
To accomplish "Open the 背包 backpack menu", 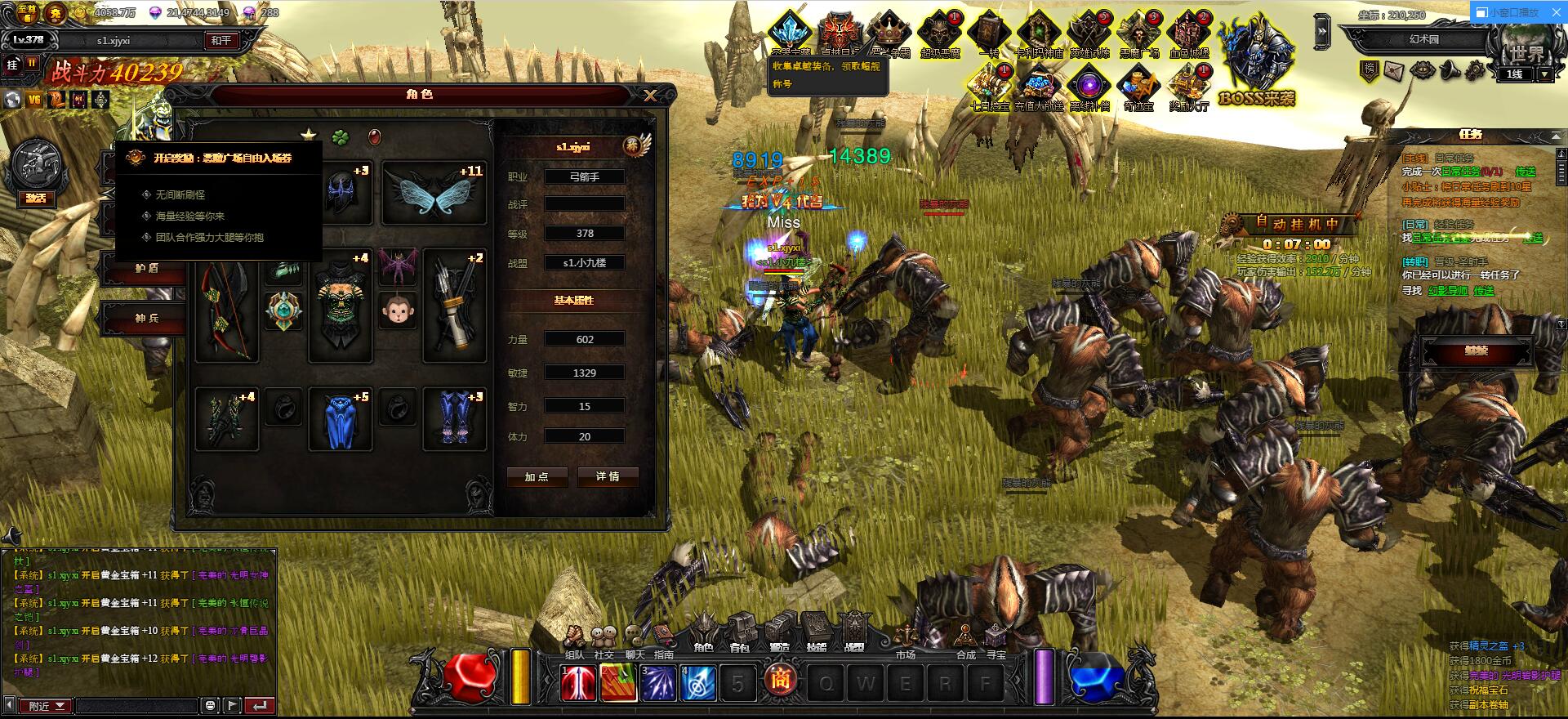I will click(x=741, y=634).
